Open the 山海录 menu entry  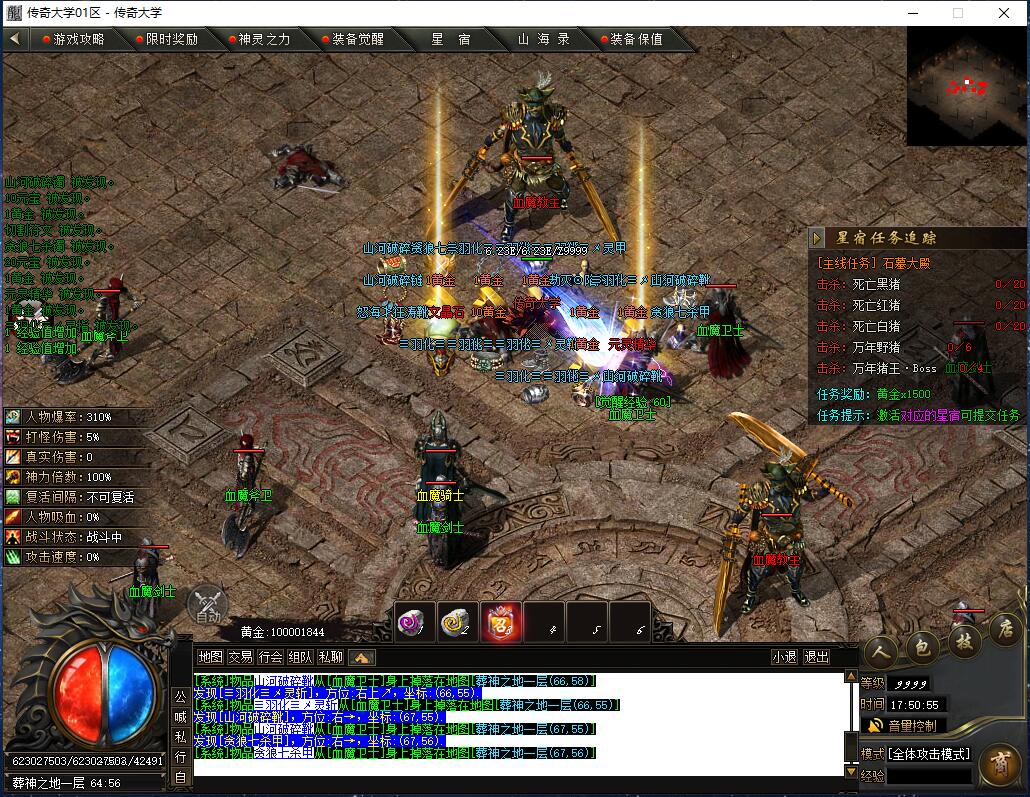(x=544, y=39)
